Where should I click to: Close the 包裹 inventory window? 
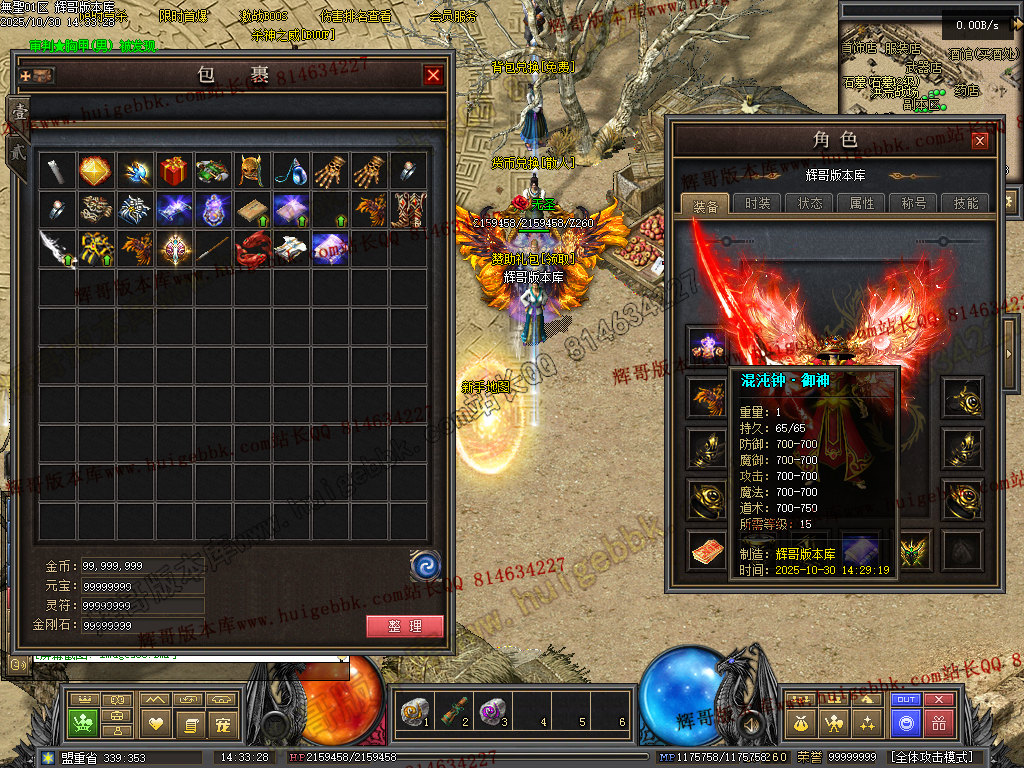coord(433,75)
